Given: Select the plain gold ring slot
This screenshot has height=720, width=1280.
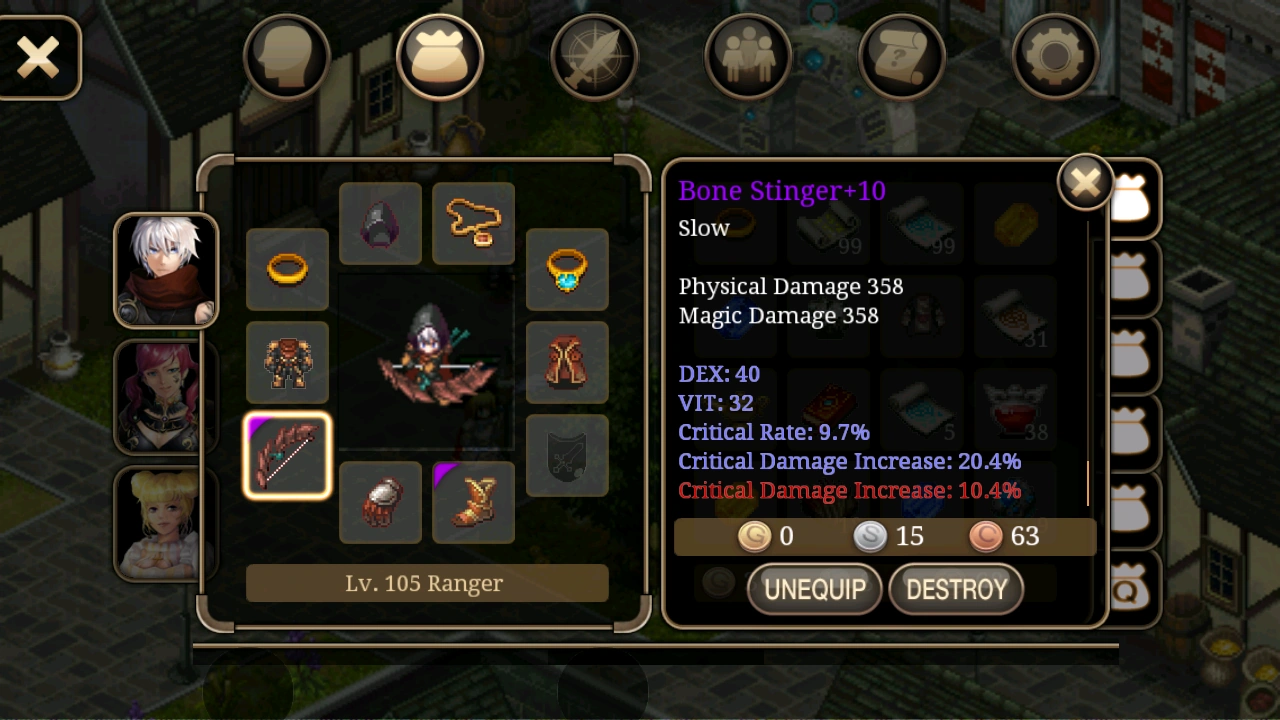Looking at the screenshot, I should tap(286, 269).
